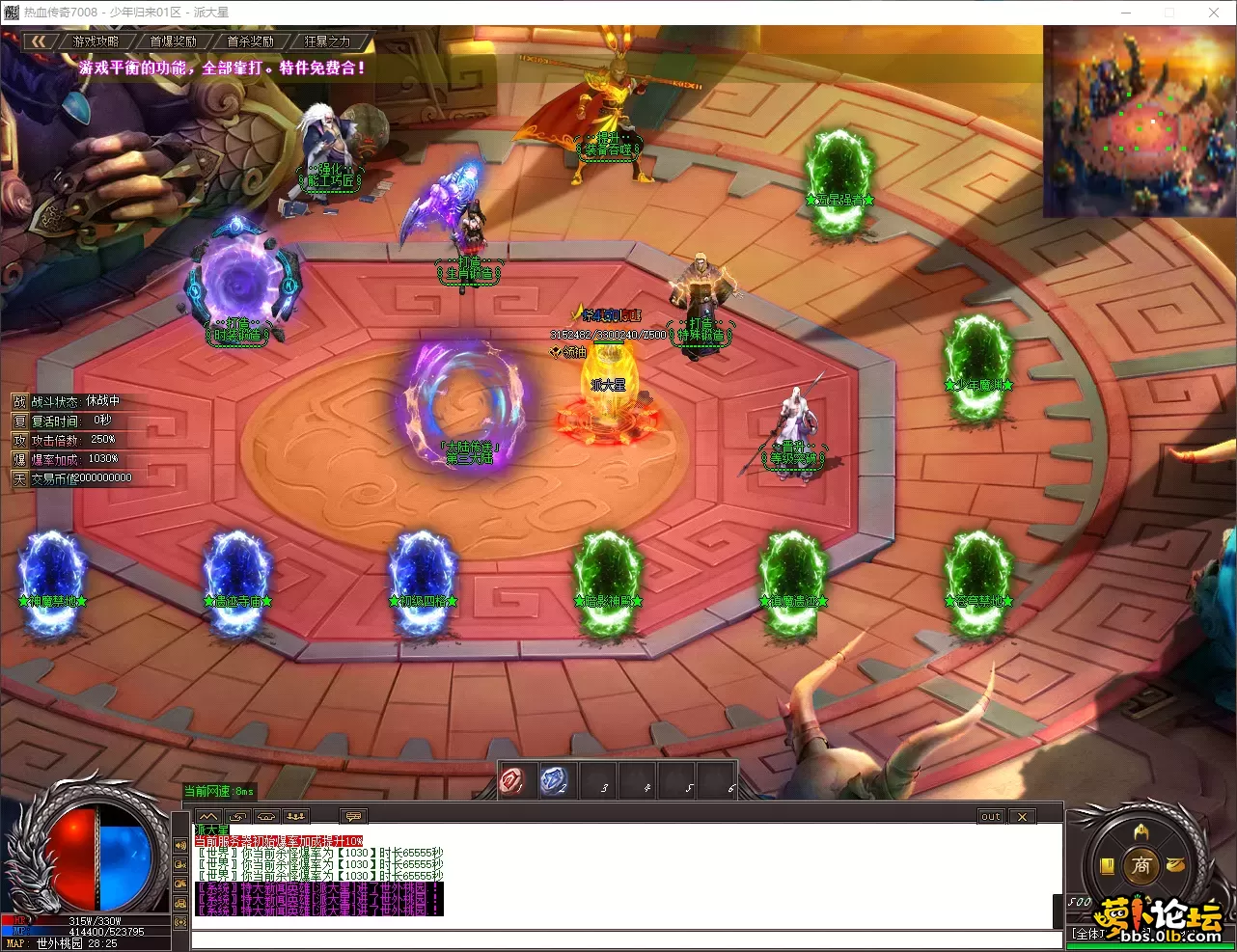Open the 首爆奖励 rewards menu
Viewport: 1237px width, 952px height.
pos(174,41)
